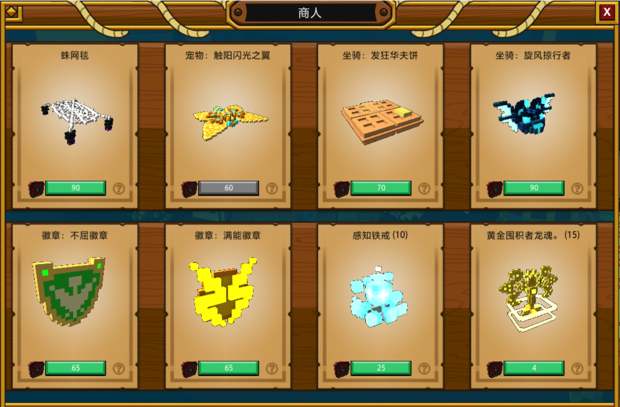Viewport: 620px width, 407px height.
Task: Buy the 蛛网毯 for 90
Action: pyautogui.click(x=75, y=188)
